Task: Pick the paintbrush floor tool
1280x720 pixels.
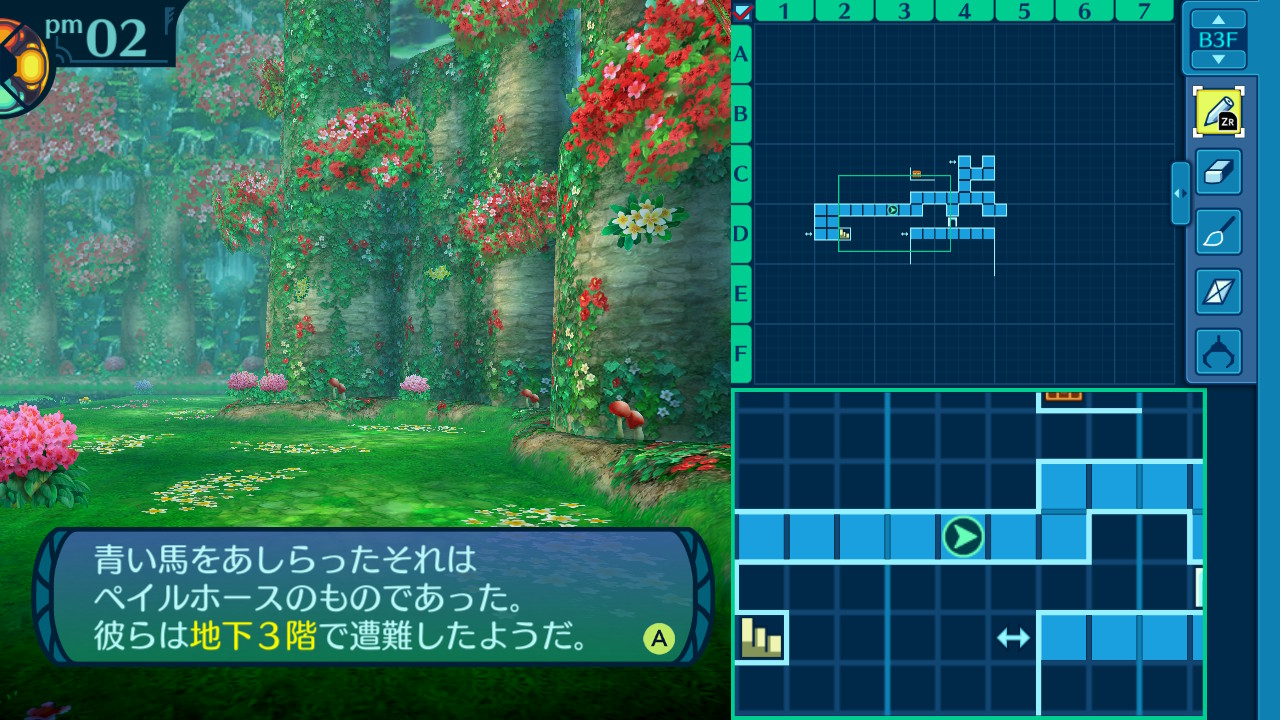Action: 1218,232
